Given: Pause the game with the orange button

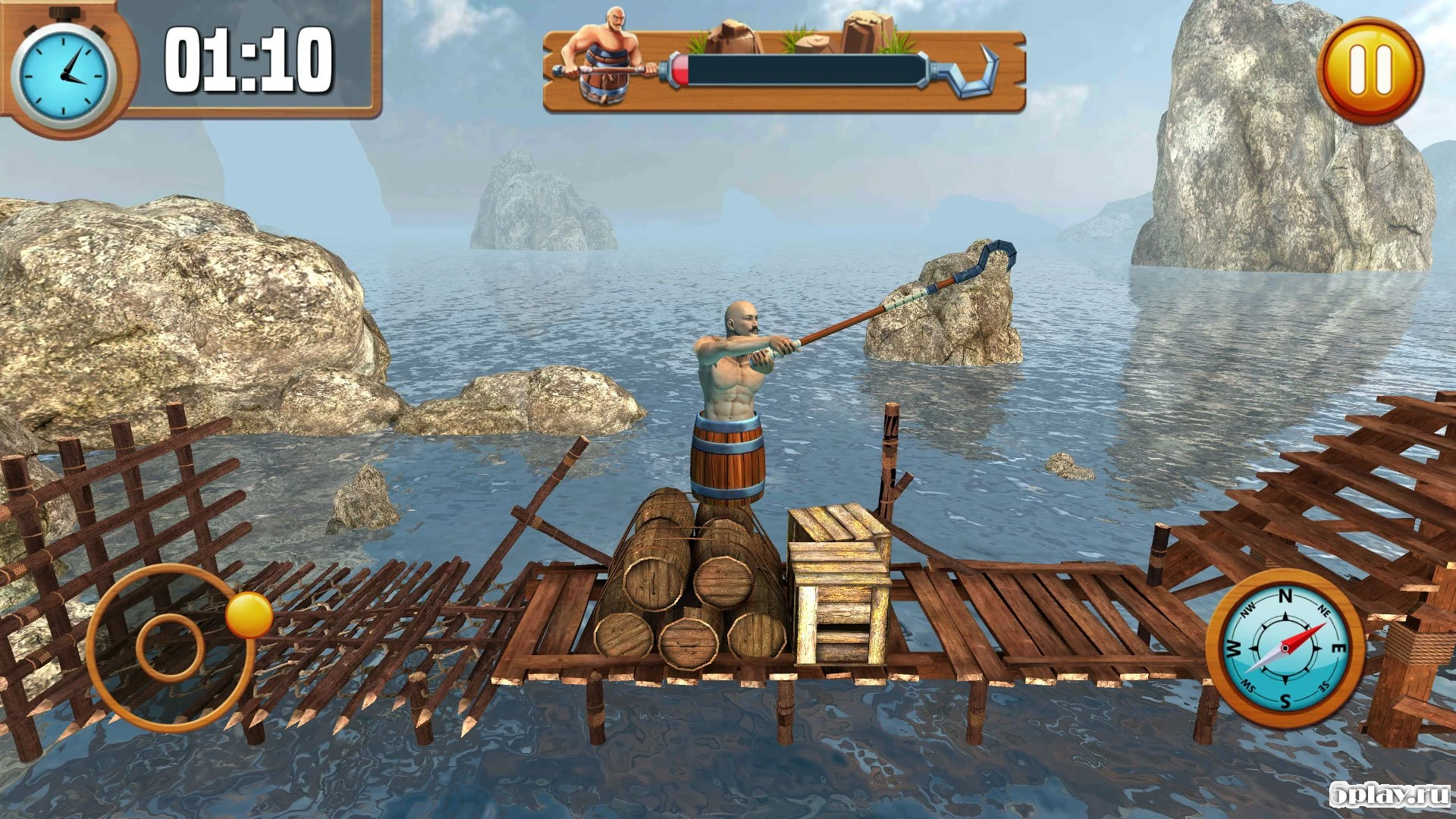Looking at the screenshot, I should (1370, 71).
